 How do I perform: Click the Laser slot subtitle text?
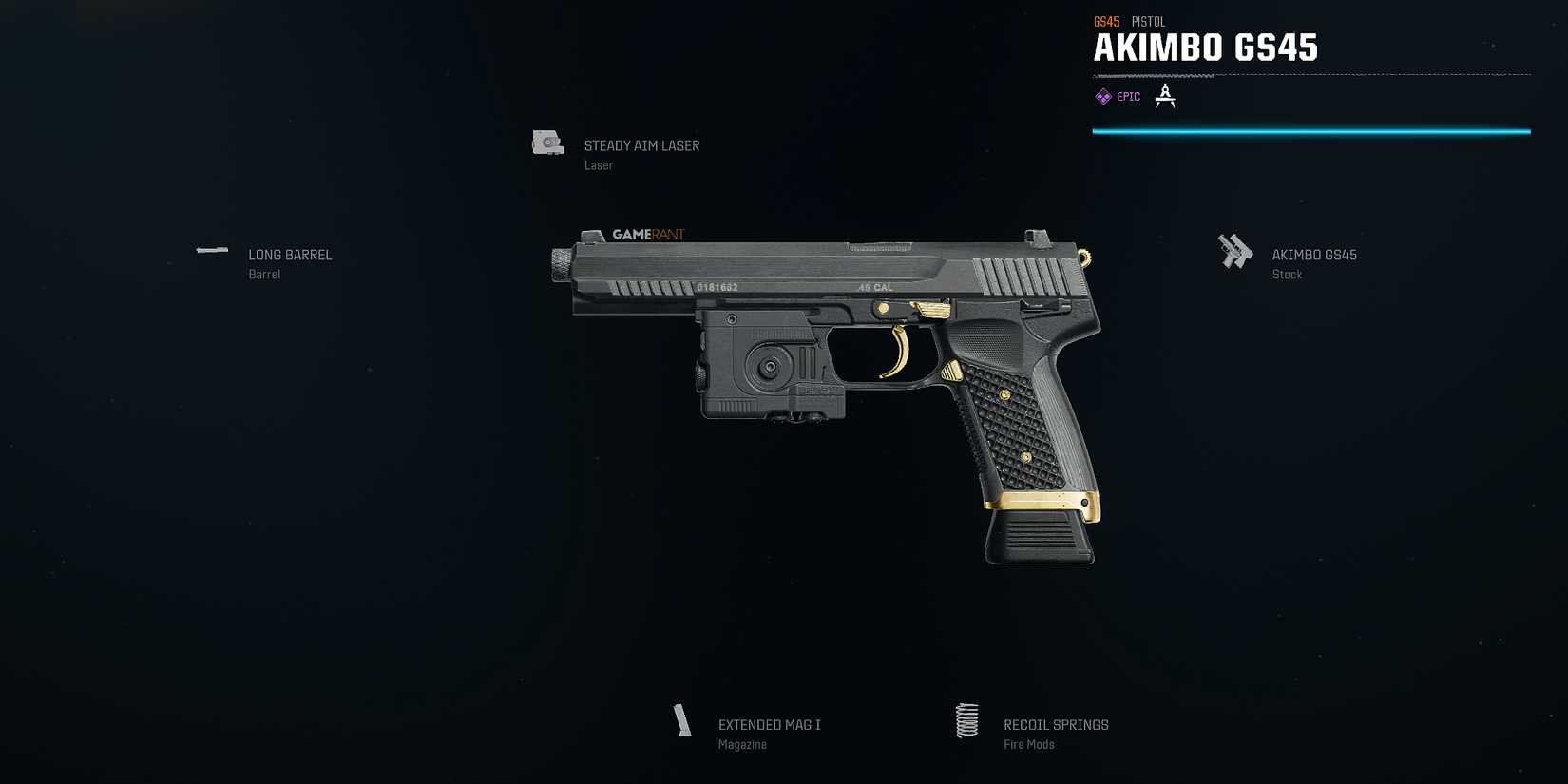coord(598,164)
